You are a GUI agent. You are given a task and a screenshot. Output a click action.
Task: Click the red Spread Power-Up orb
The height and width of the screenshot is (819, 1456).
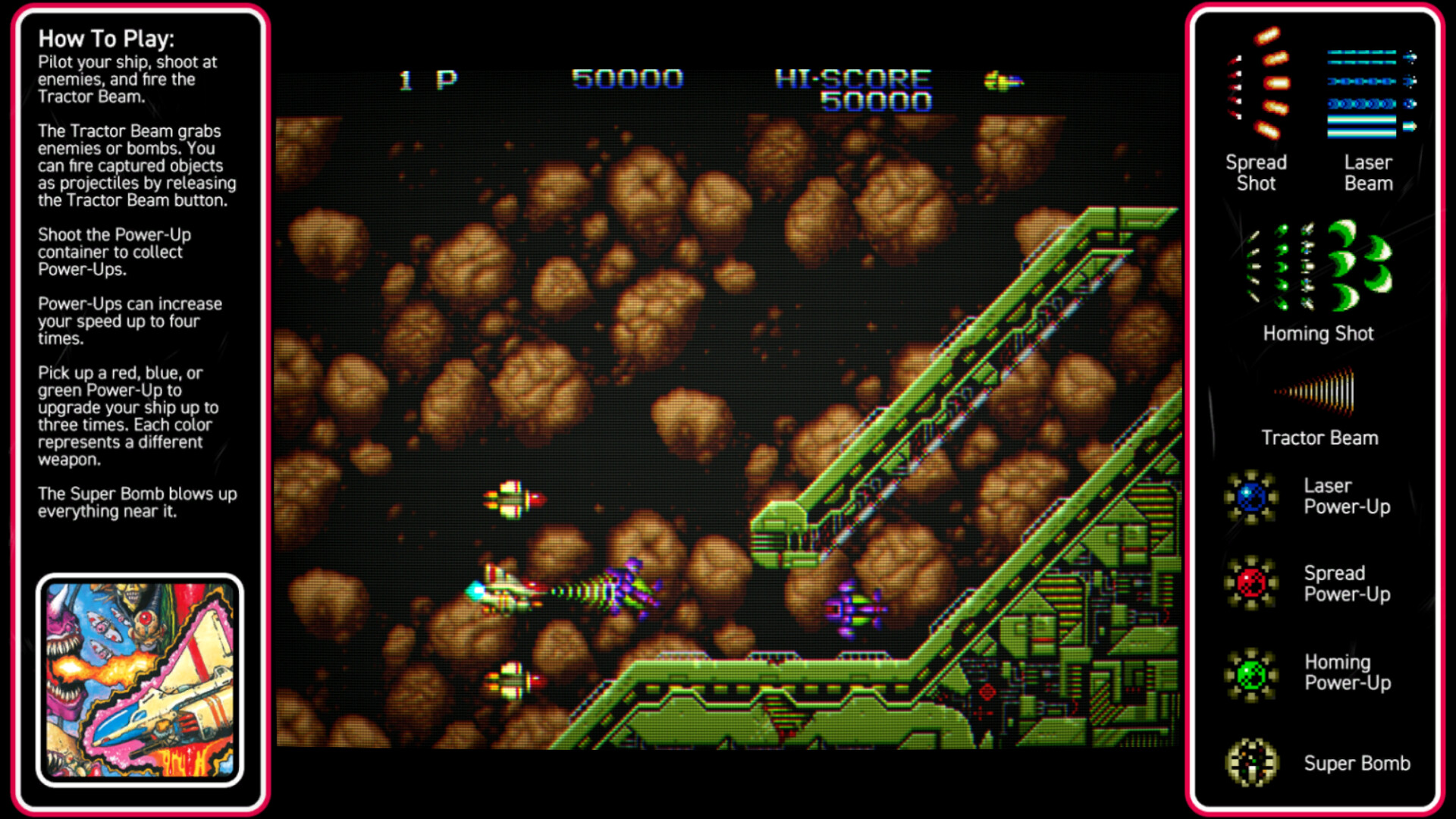point(1251,584)
